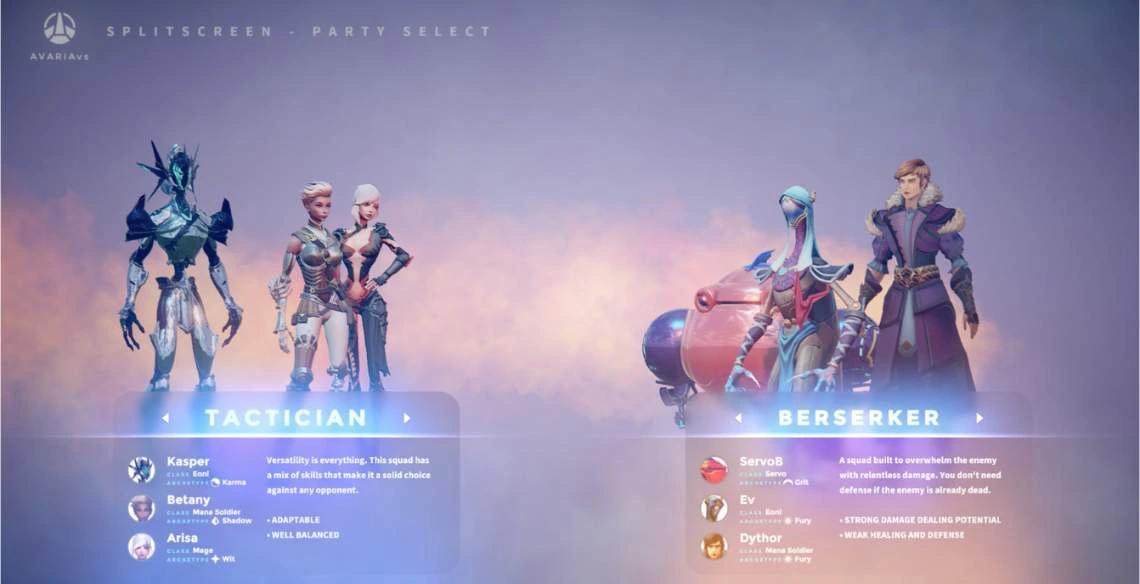
Task: Pick Ev's portrait in the Berserker squad
Action: tap(714, 508)
